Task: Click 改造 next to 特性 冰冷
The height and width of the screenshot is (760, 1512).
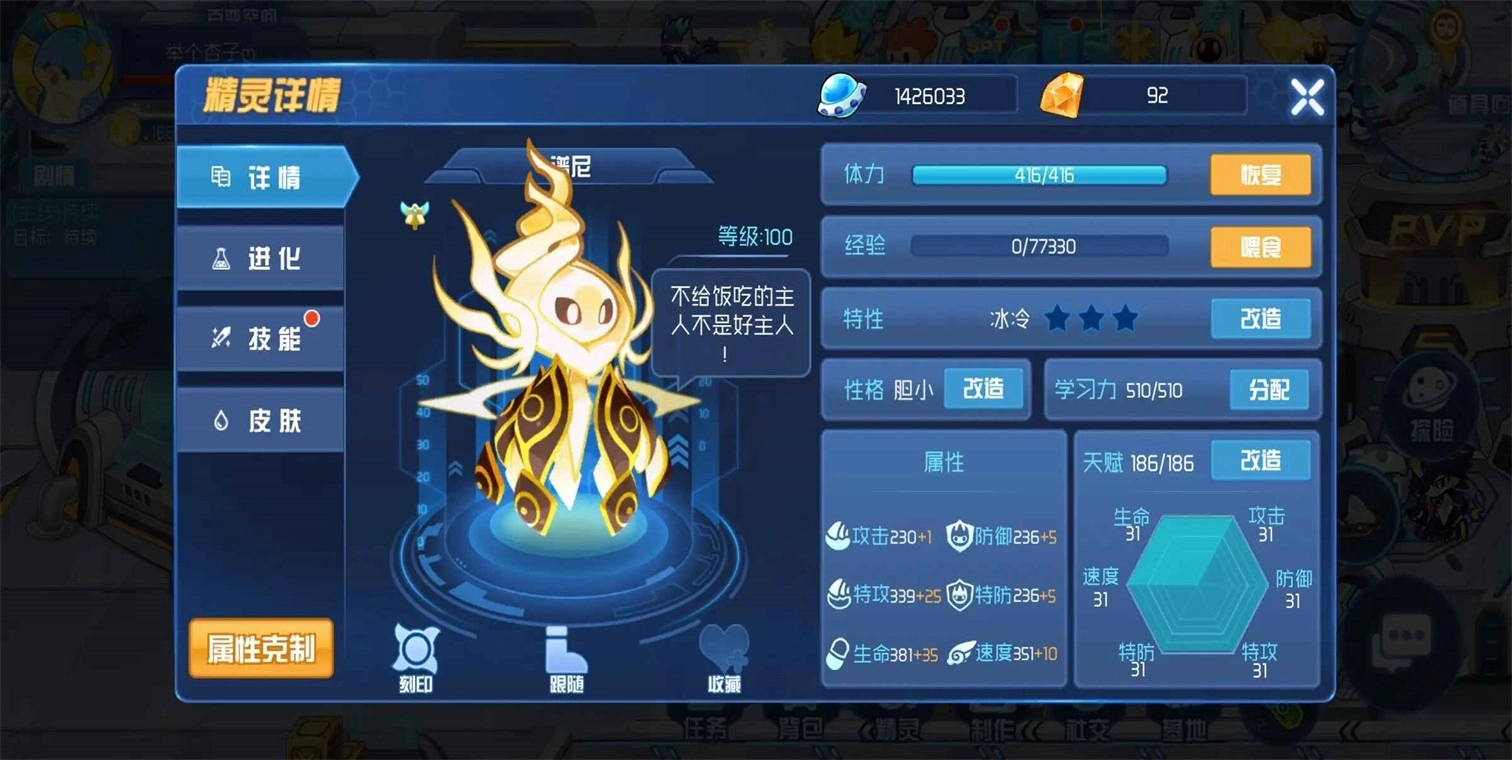Action: coord(1259,318)
